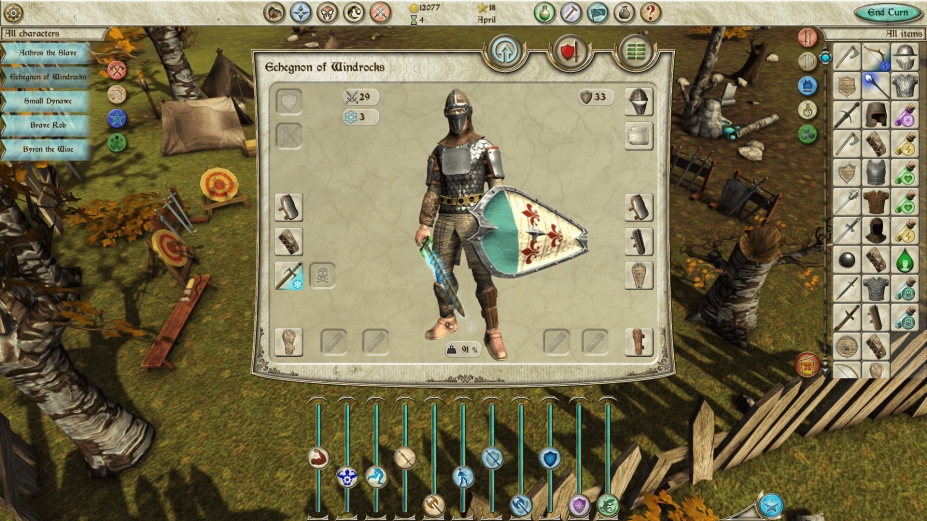Filter characters by the bow icon

117,94
